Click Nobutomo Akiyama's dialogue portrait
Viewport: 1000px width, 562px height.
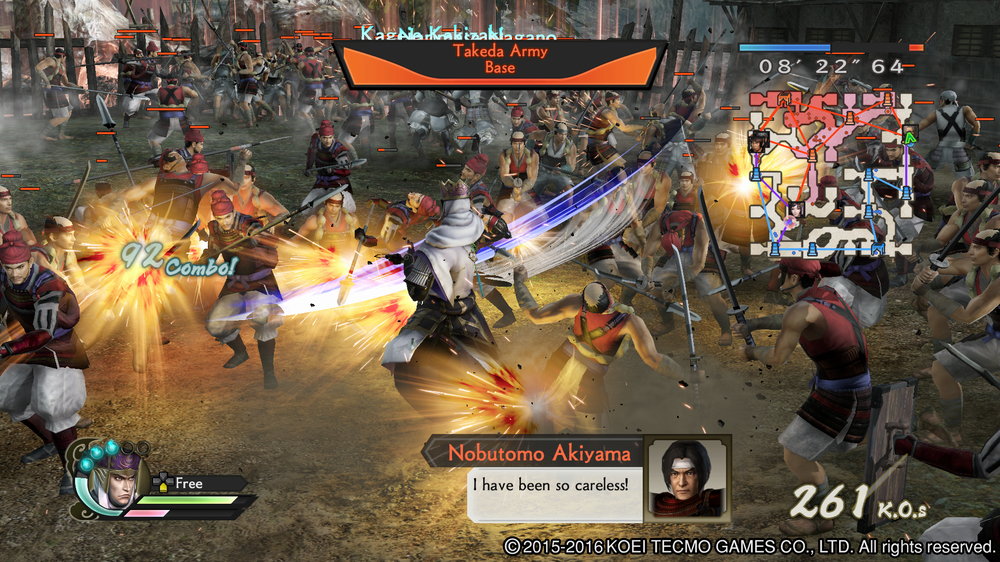point(687,477)
